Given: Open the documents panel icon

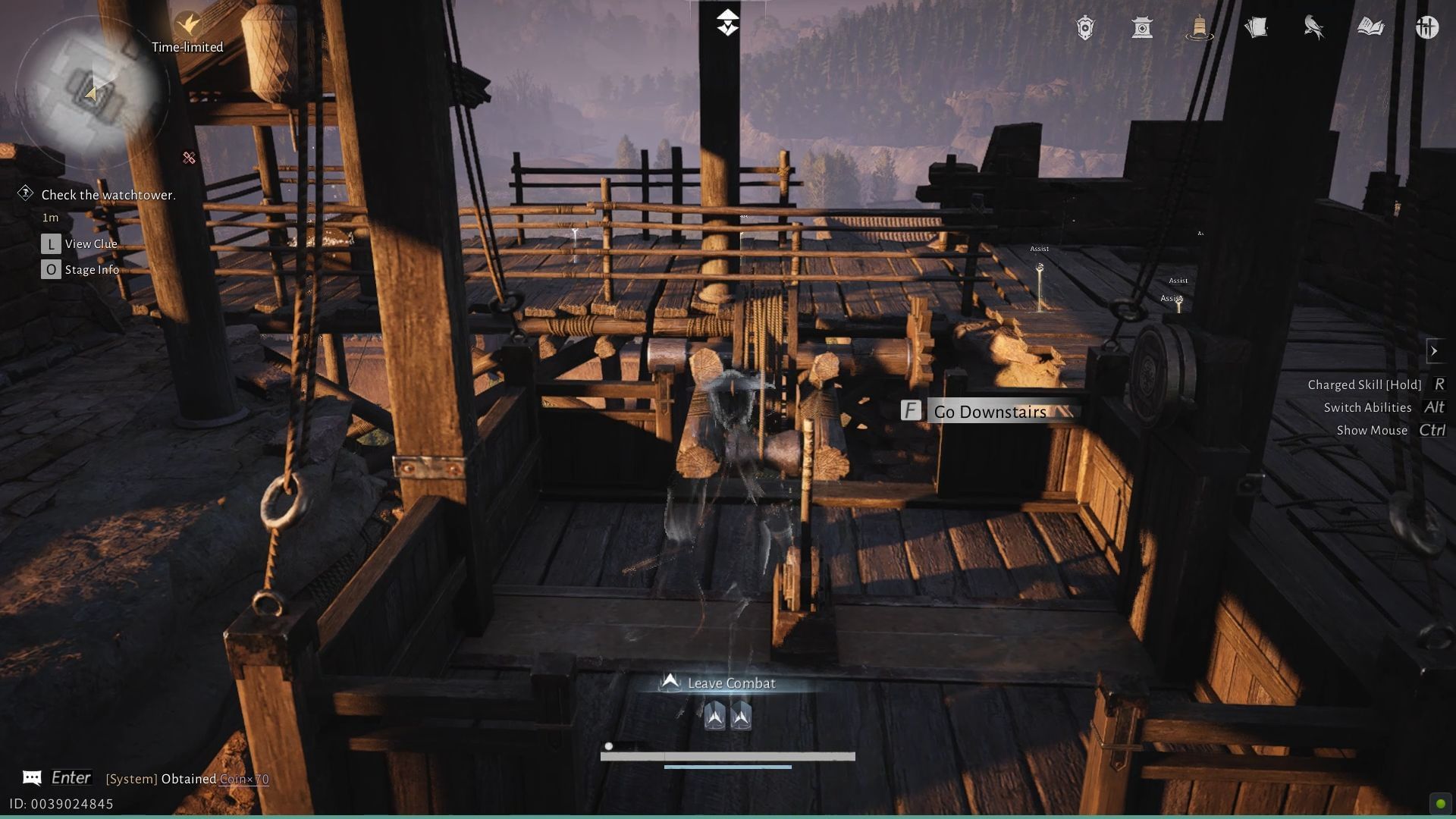Looking at the screenshot, I should click(1255, 27).
